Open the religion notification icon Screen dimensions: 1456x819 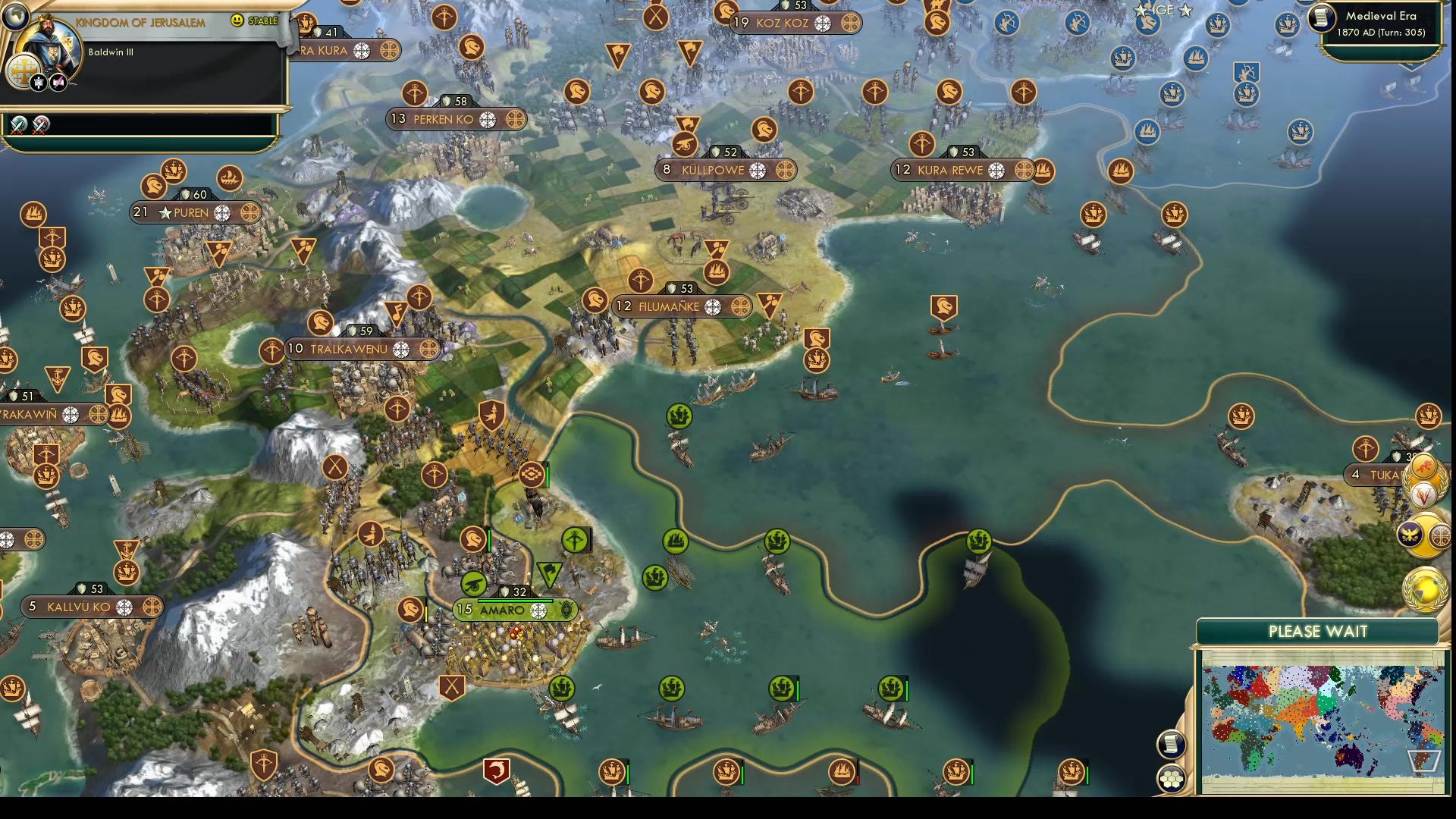[x=1439, y=537]
